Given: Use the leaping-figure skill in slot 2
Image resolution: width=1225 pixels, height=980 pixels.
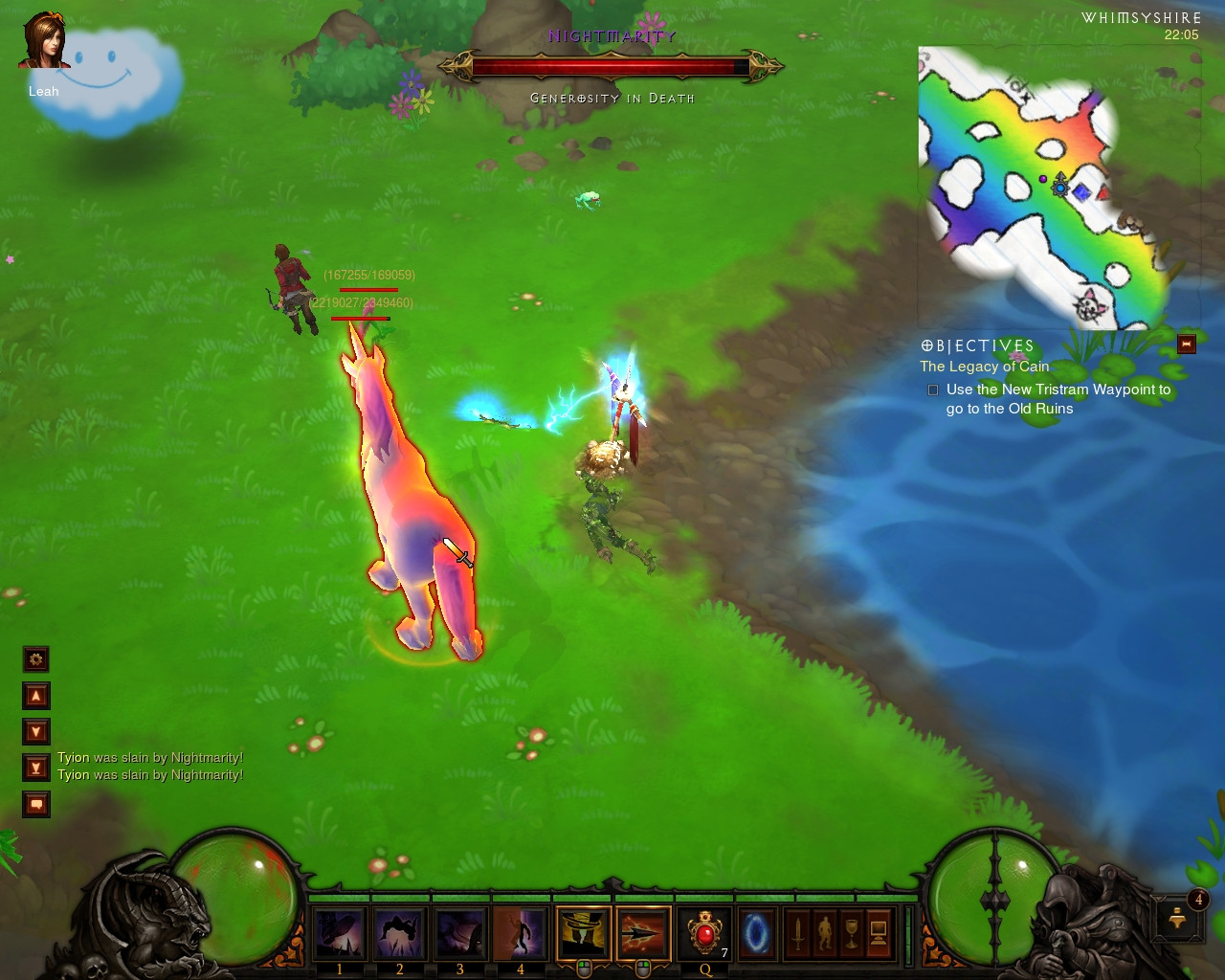Looking at the screenshot, I should [x=399, y=932].
